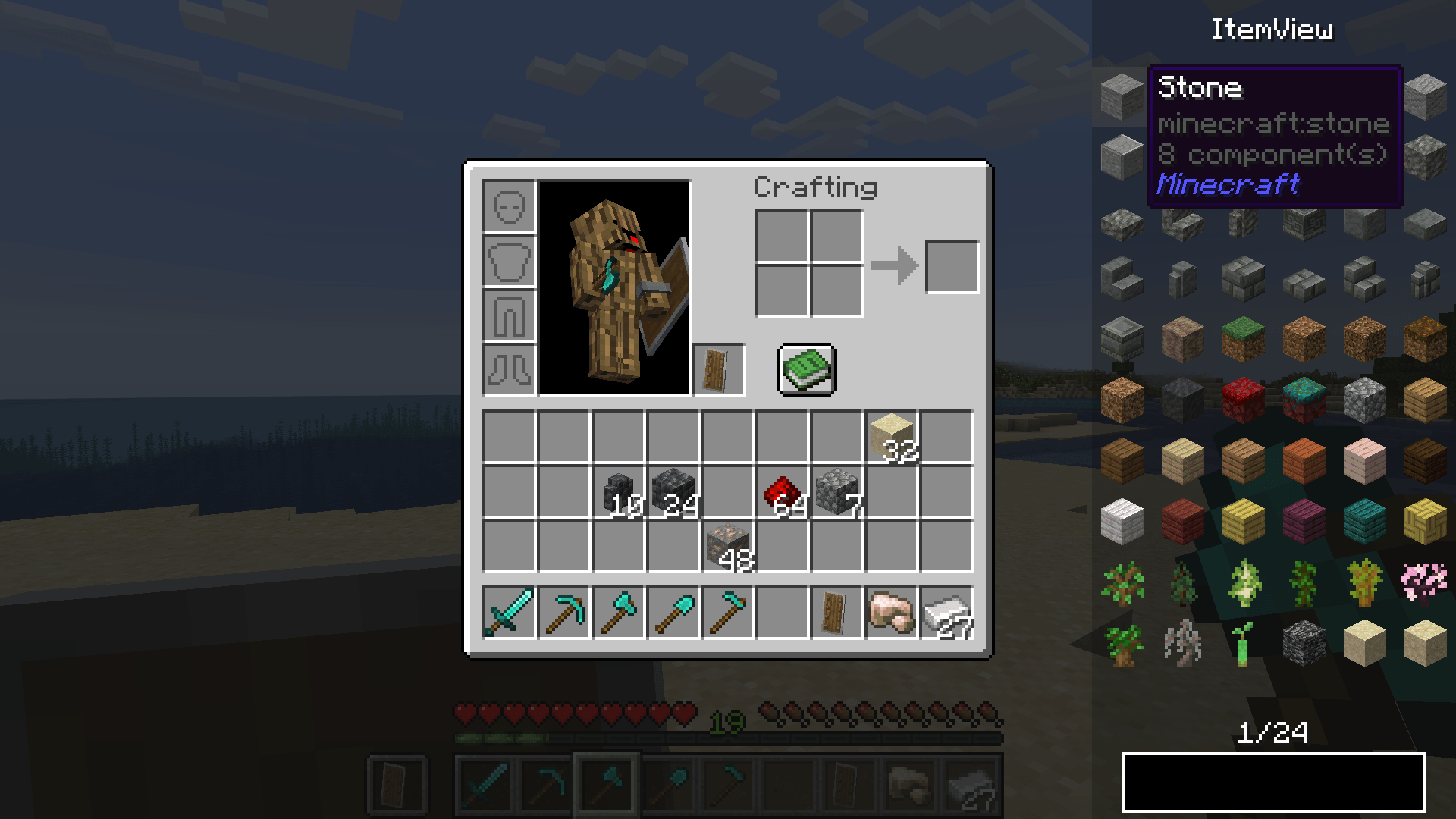This screenshot has height=819, width=1456.
Task: Click the top-left crafting grid slot
Action: pyautogui.click(x=781, y=237)
